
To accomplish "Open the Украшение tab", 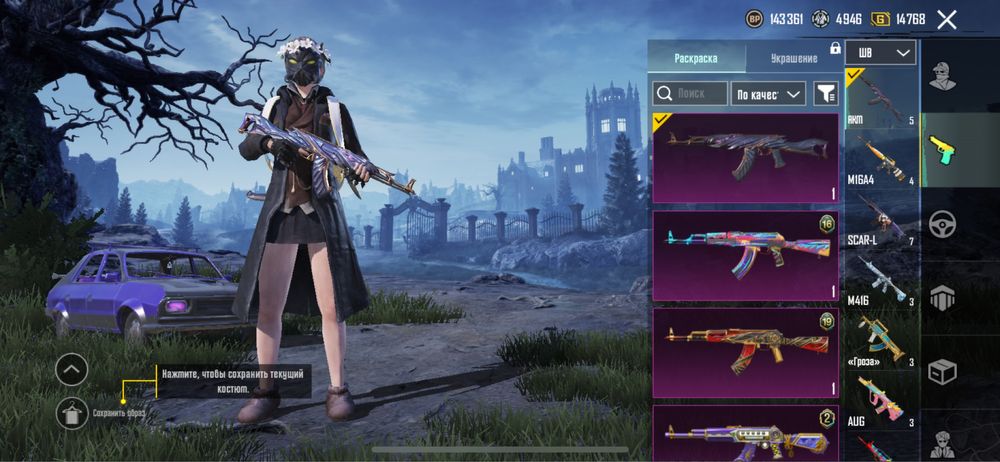I will click(x=794, y=58).
